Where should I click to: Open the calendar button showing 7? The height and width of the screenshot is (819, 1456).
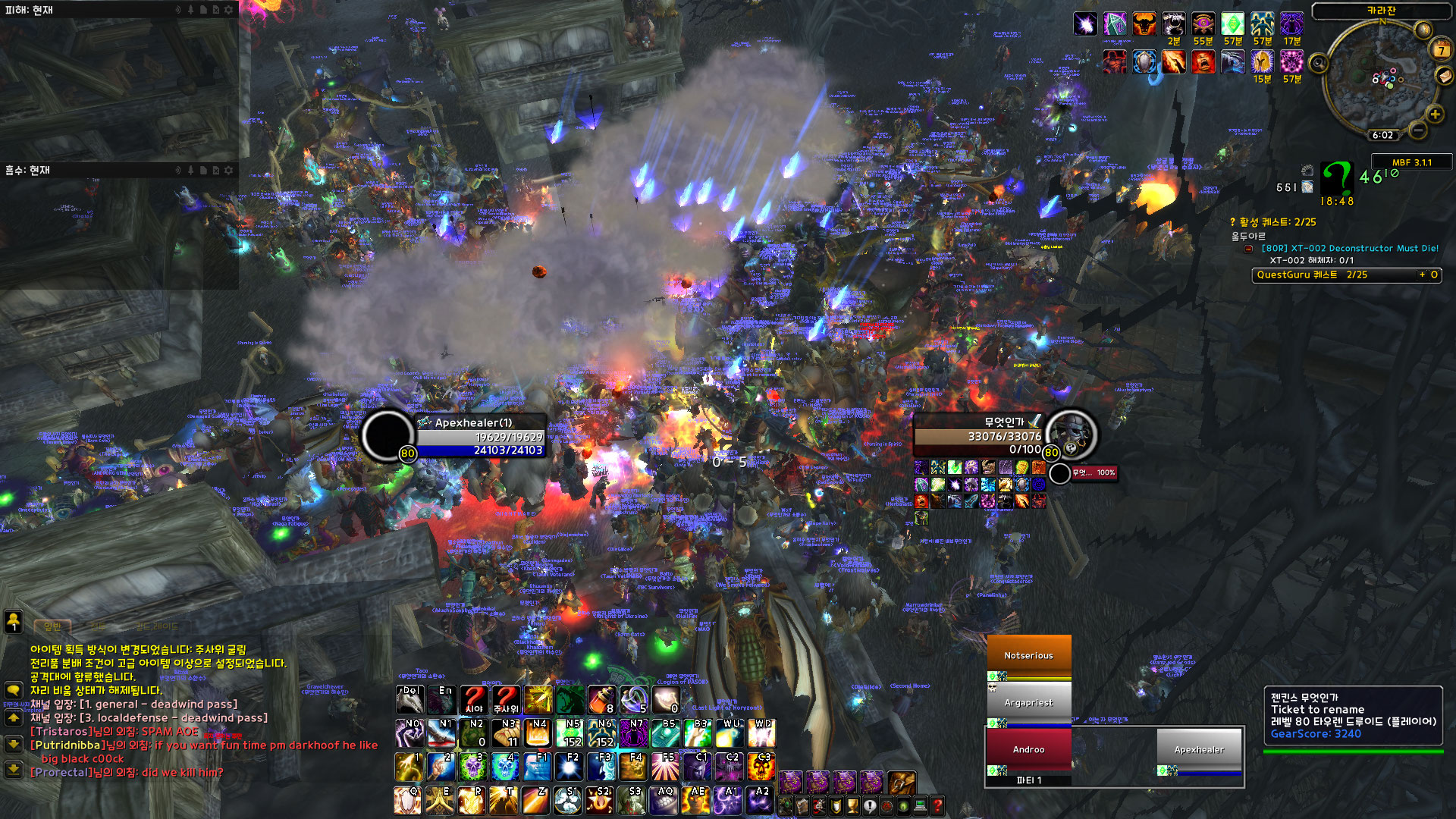(x=1441, y=51)
